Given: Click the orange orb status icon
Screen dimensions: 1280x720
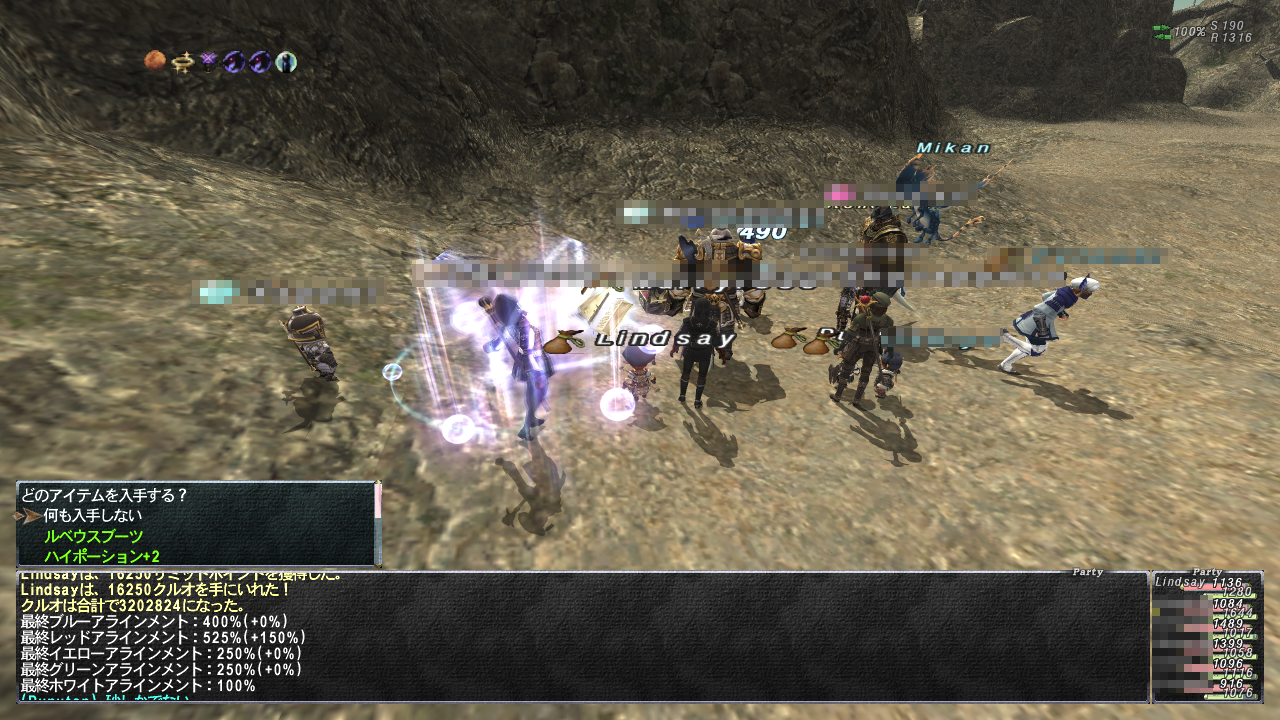Looking at the screenshot, I should pos(155,62).
